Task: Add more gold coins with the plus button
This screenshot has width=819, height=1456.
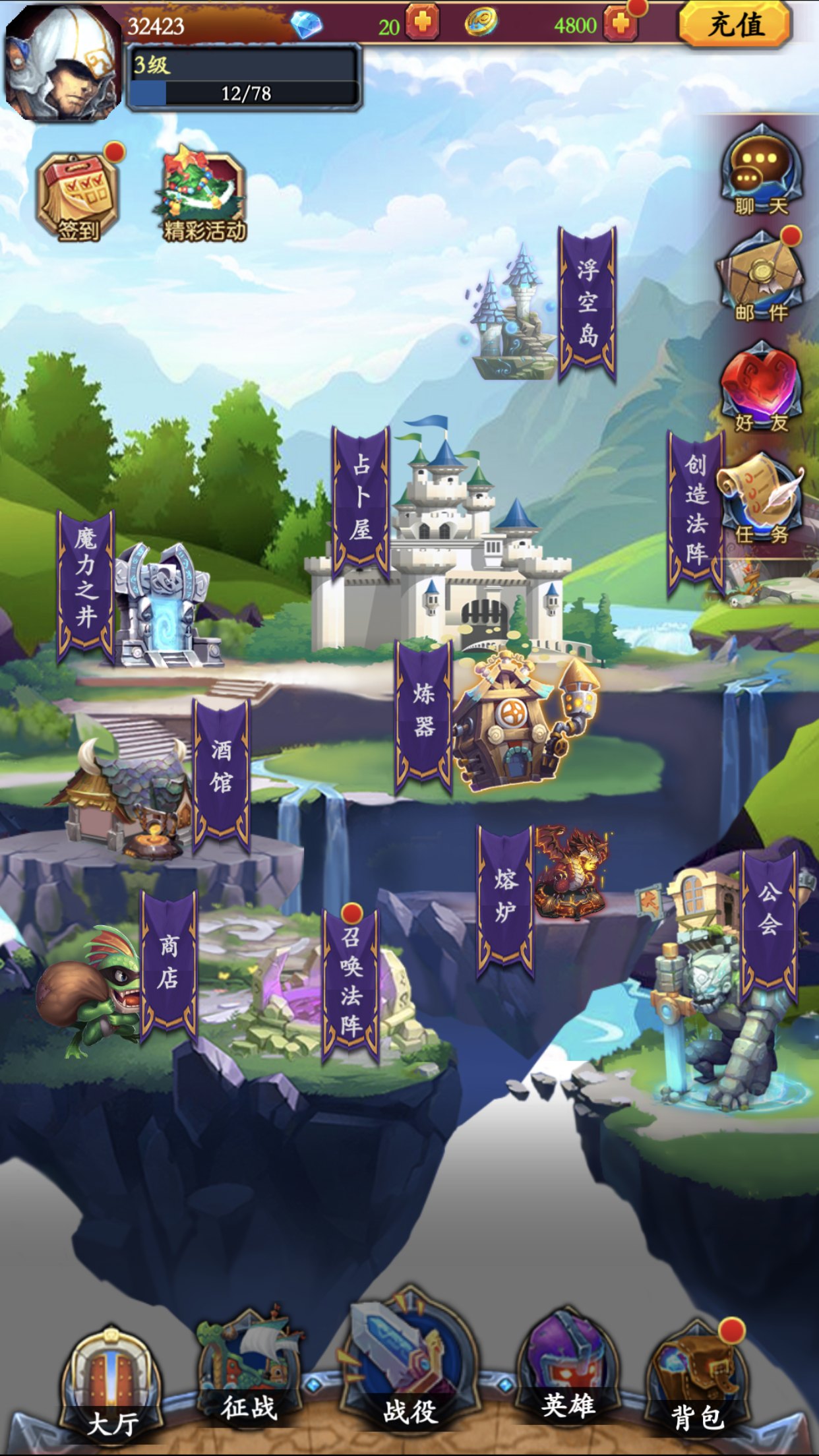Action: pyautogui.click(x=620, y=24)
